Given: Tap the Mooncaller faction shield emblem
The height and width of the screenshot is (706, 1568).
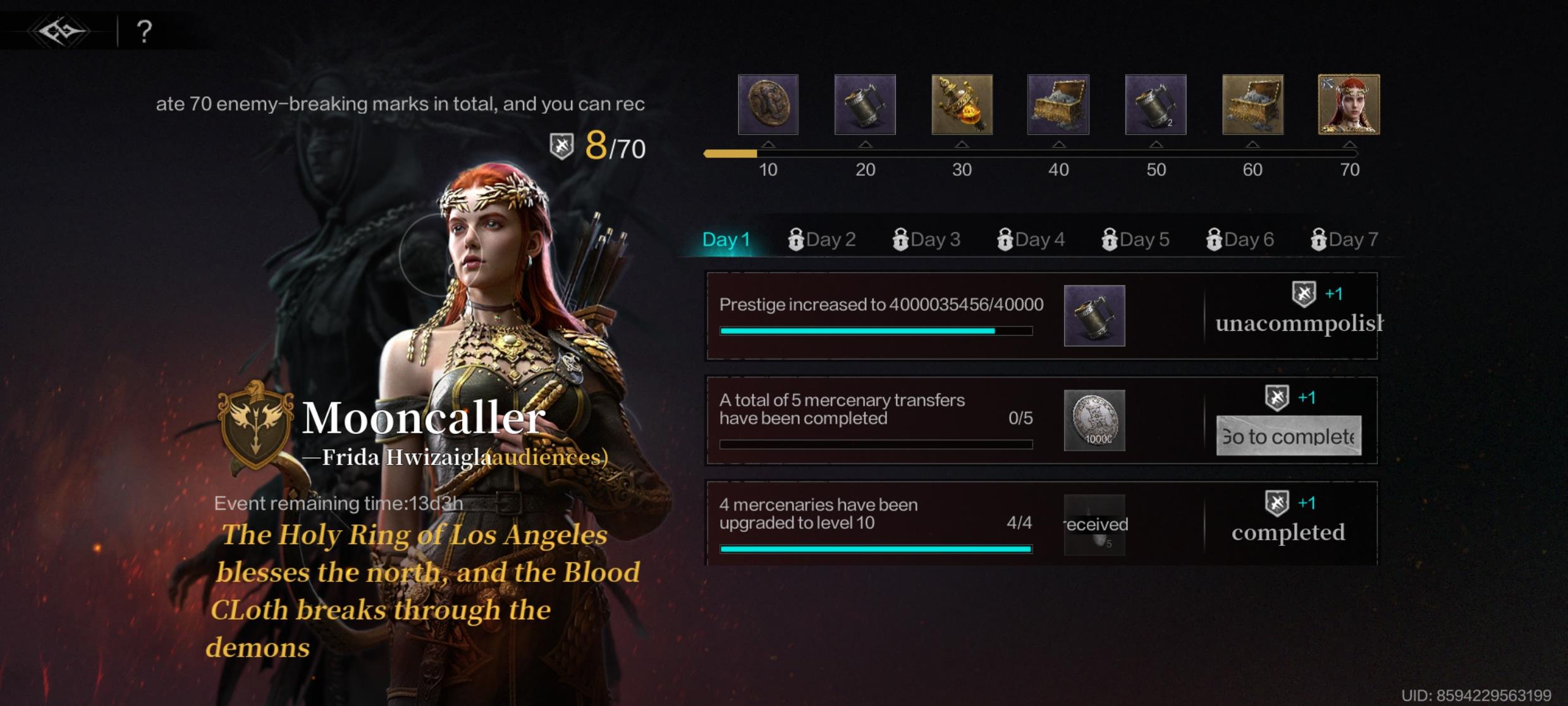Looking at the screenshot, I should [255, 424].
